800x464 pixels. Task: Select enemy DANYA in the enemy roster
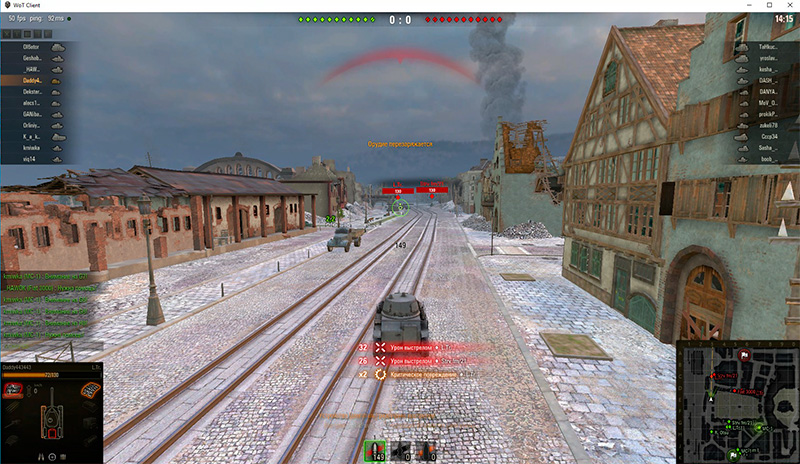click(765, 91)
